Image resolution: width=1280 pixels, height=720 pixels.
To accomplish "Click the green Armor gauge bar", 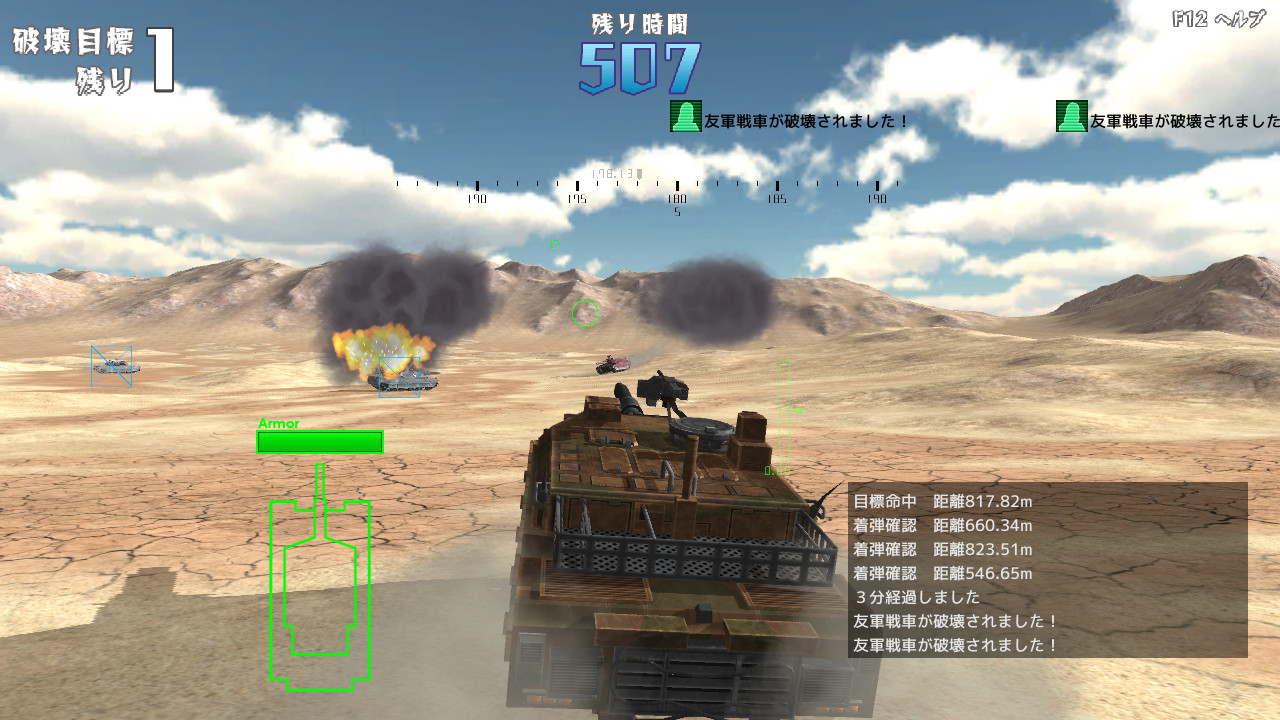I will [x=322, y=441].
